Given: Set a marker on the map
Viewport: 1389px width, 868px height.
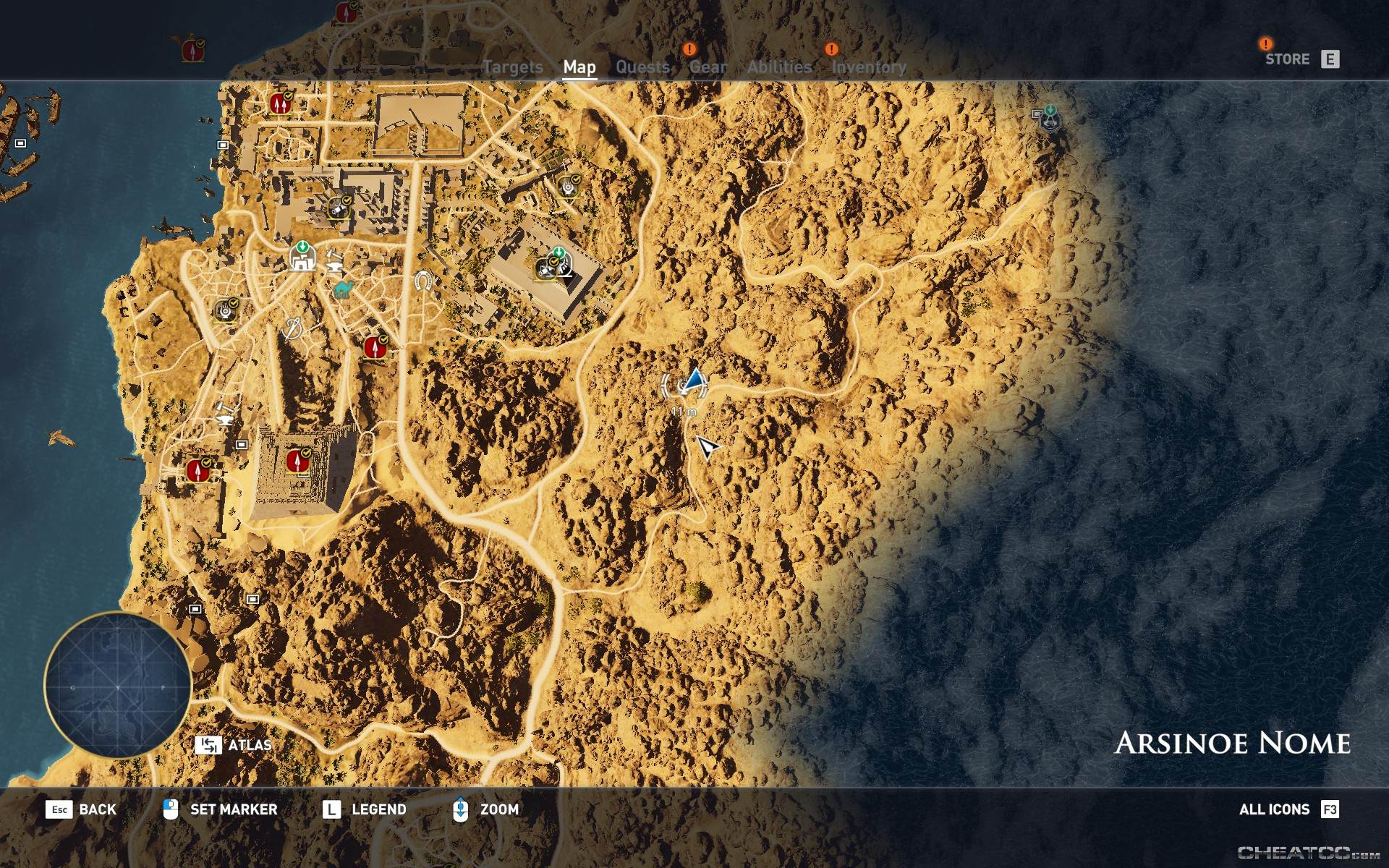Looking at the screenshot, I should point(231,810).
